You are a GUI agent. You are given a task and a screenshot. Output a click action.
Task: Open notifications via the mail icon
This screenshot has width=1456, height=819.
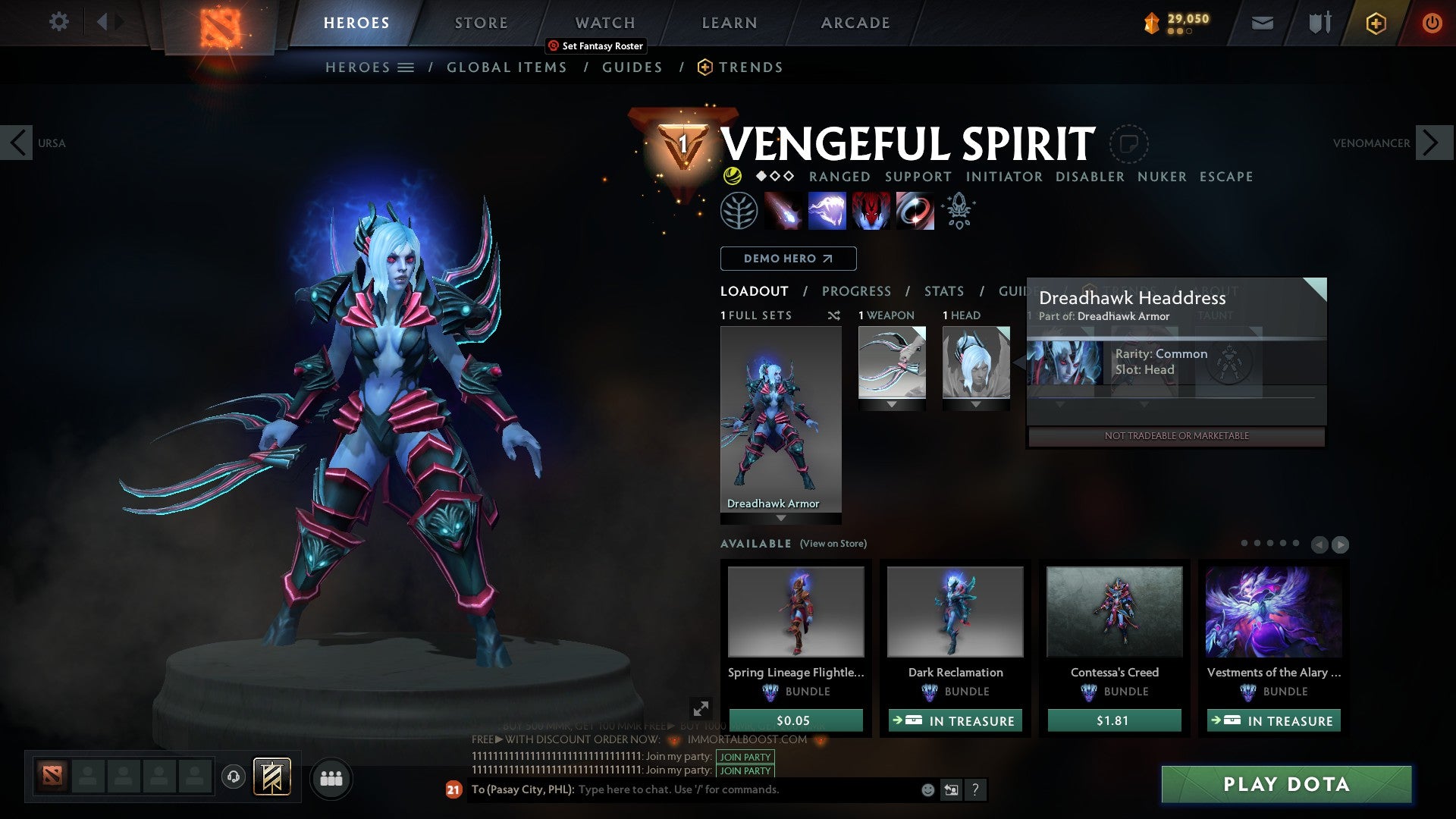[1262, 23]
